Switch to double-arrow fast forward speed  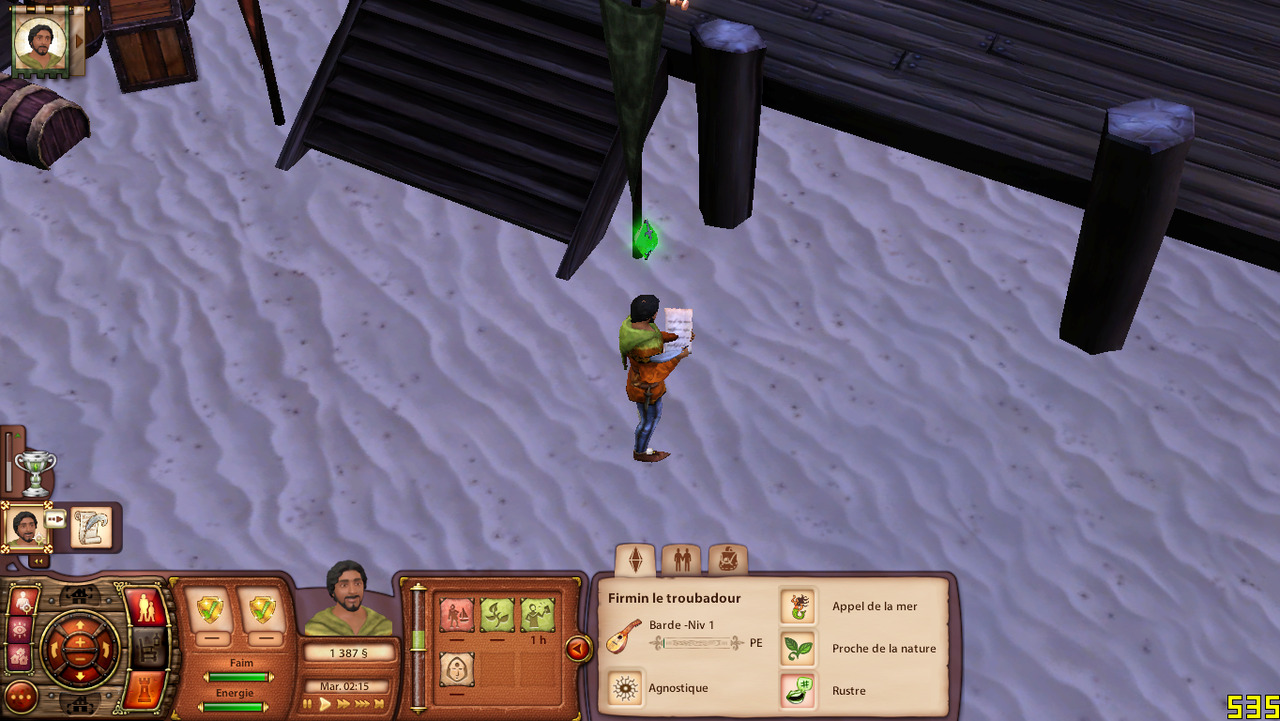click(344, 705)
